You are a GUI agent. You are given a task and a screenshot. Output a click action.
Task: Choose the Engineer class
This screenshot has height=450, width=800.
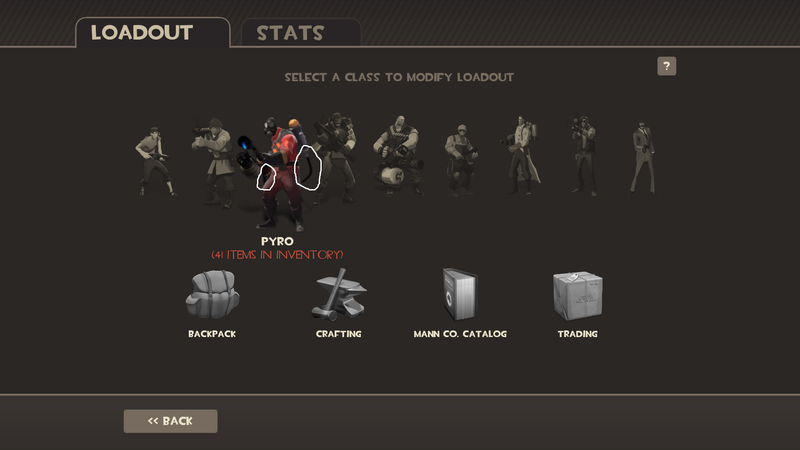coord(461,158)
